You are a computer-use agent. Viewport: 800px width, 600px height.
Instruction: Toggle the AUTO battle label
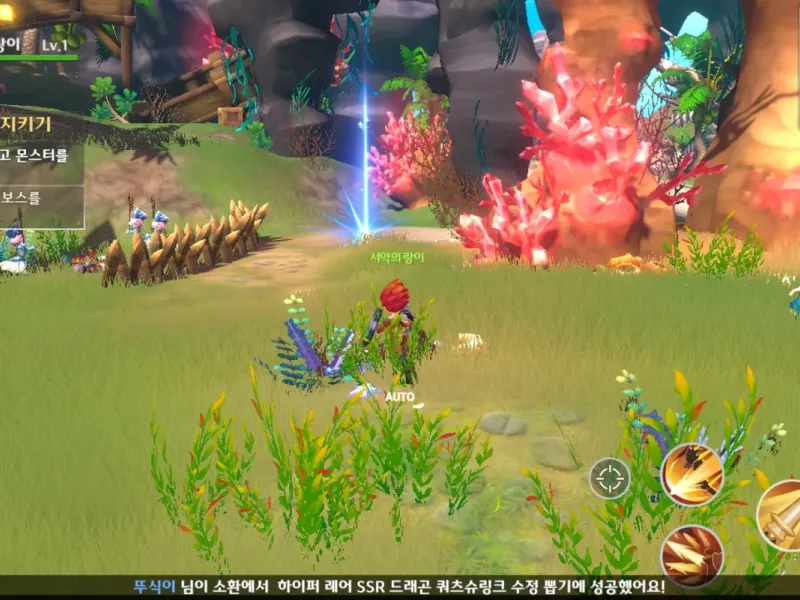[x=399, y=396]
